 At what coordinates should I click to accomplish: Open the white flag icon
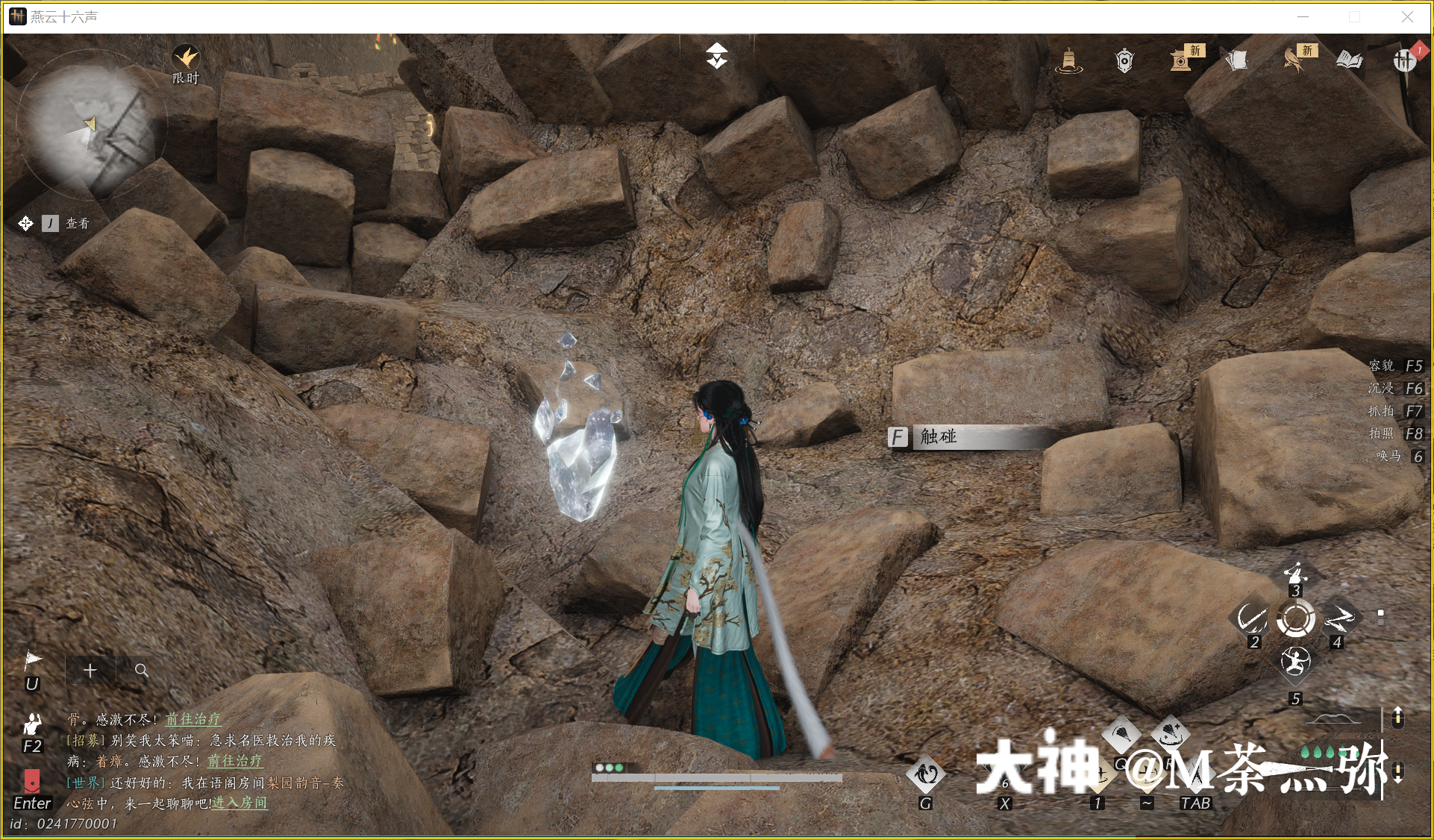pyautogui.click(x=33, y=659)
